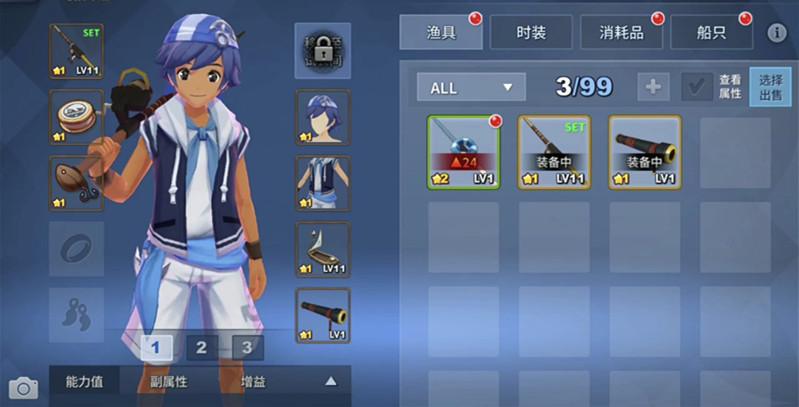The width and height of the screenshot is (799, 407).
Task: Open the camera screenshot button
Action: [22, 387]
